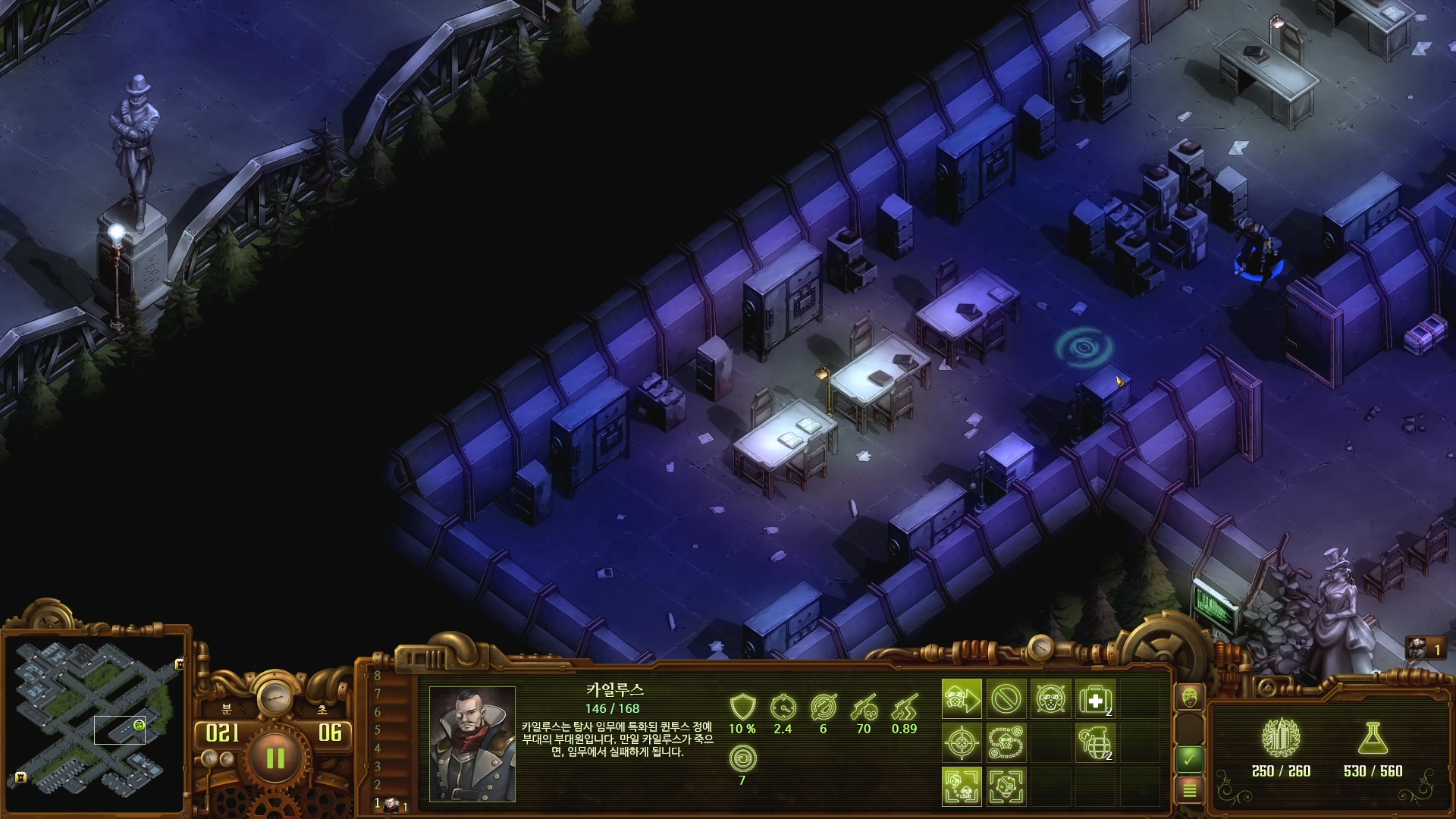Click Caelus's portrait in the unit panel
Image resolution: width=1456 pixels, height=819 pixels.
click(472, 744)
